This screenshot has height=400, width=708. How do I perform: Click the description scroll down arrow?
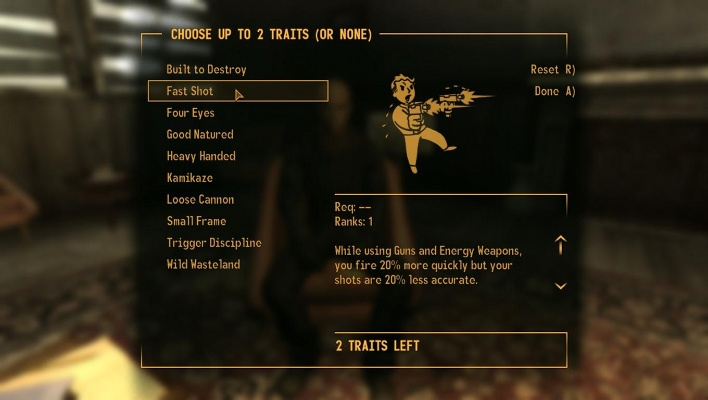pyautogui.click(x=561, y=286)
